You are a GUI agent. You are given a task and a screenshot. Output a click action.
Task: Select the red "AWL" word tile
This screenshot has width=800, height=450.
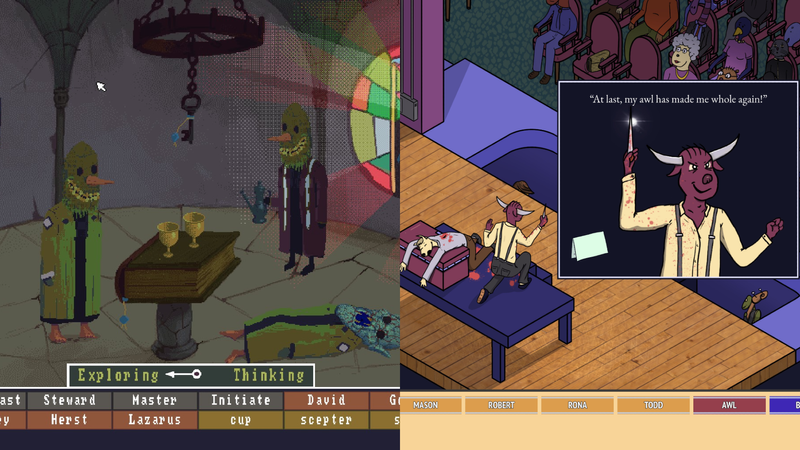click(x=729, y=406)
